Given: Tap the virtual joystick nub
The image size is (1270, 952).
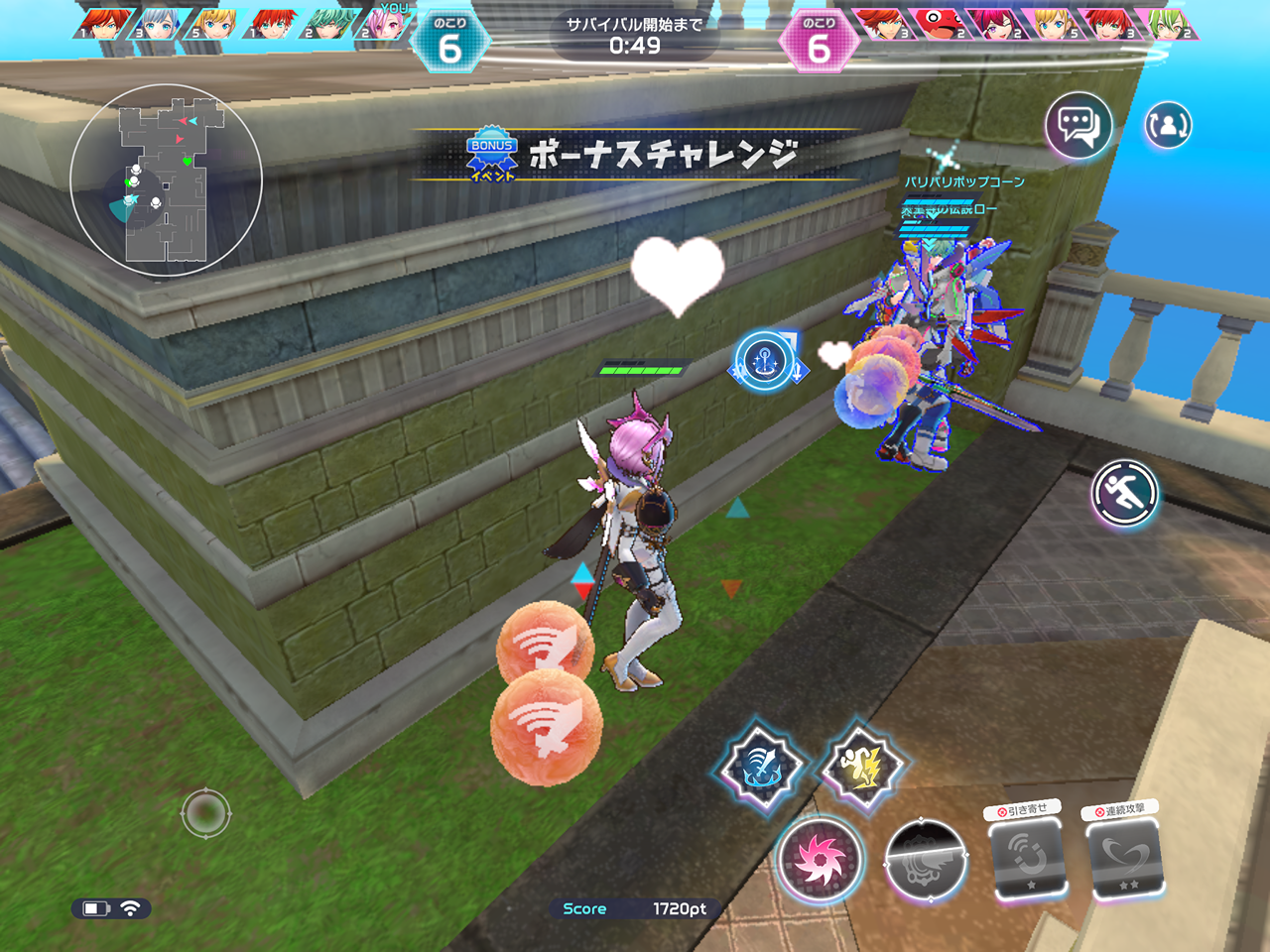Looking at the screenshot, I should 205,814.
